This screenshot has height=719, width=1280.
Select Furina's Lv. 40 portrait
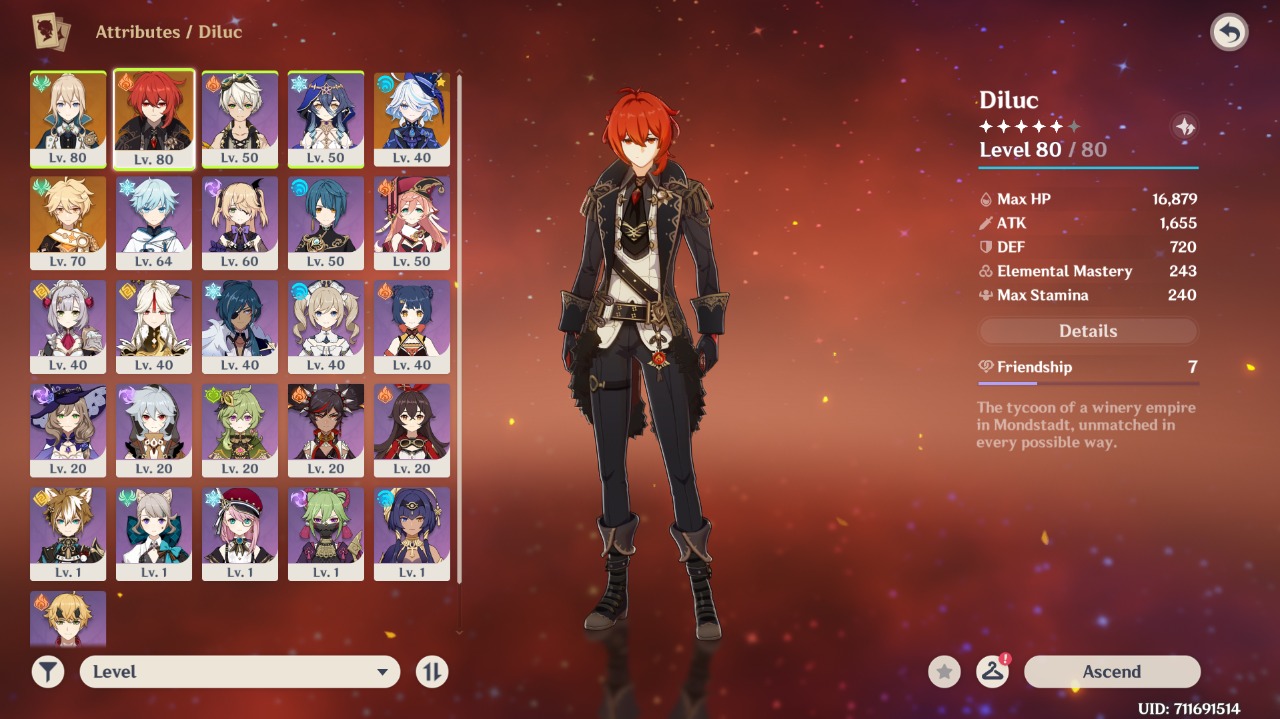pos(412,118)
